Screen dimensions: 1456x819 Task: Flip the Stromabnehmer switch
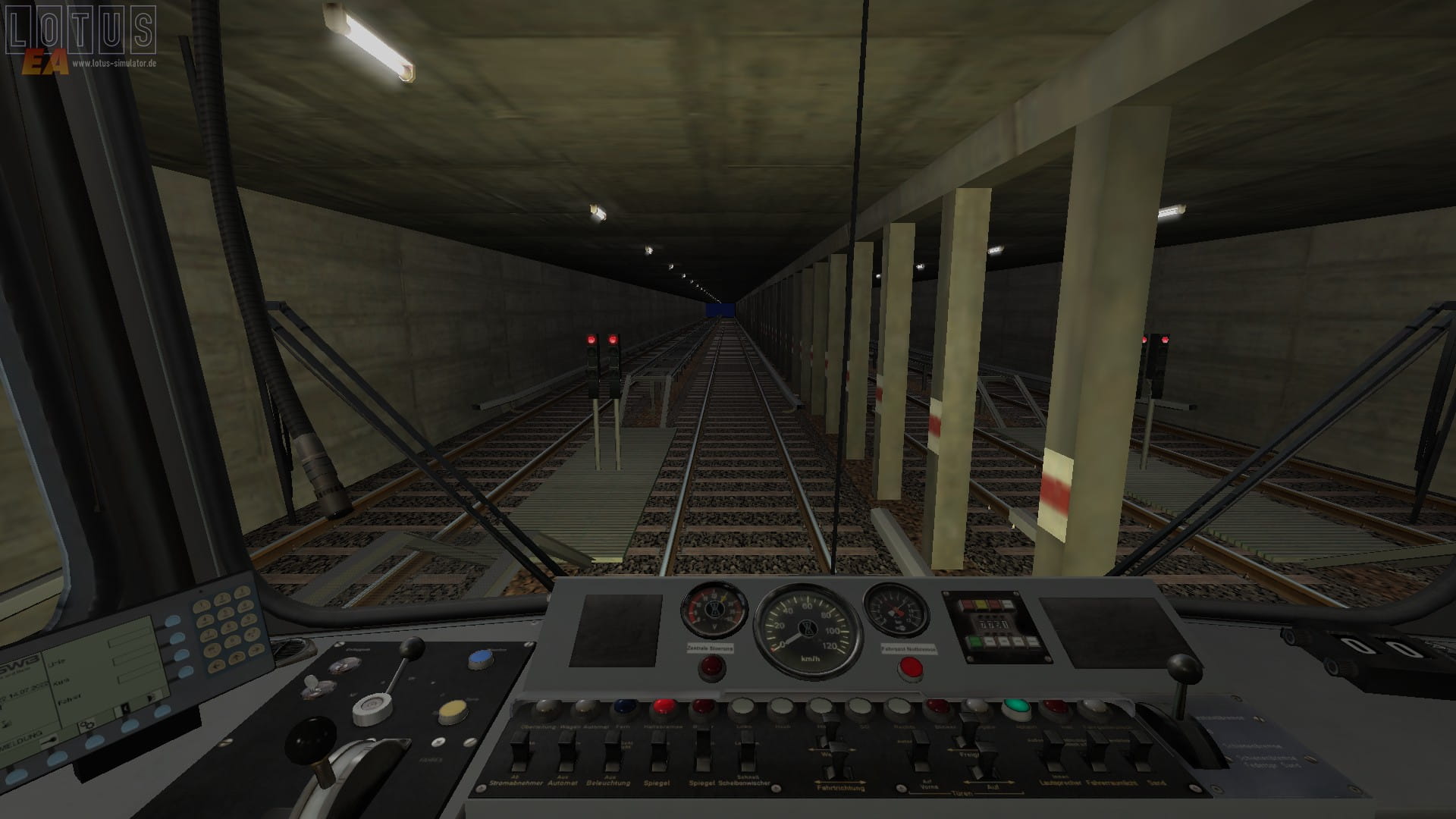click(x=519, y=751)
